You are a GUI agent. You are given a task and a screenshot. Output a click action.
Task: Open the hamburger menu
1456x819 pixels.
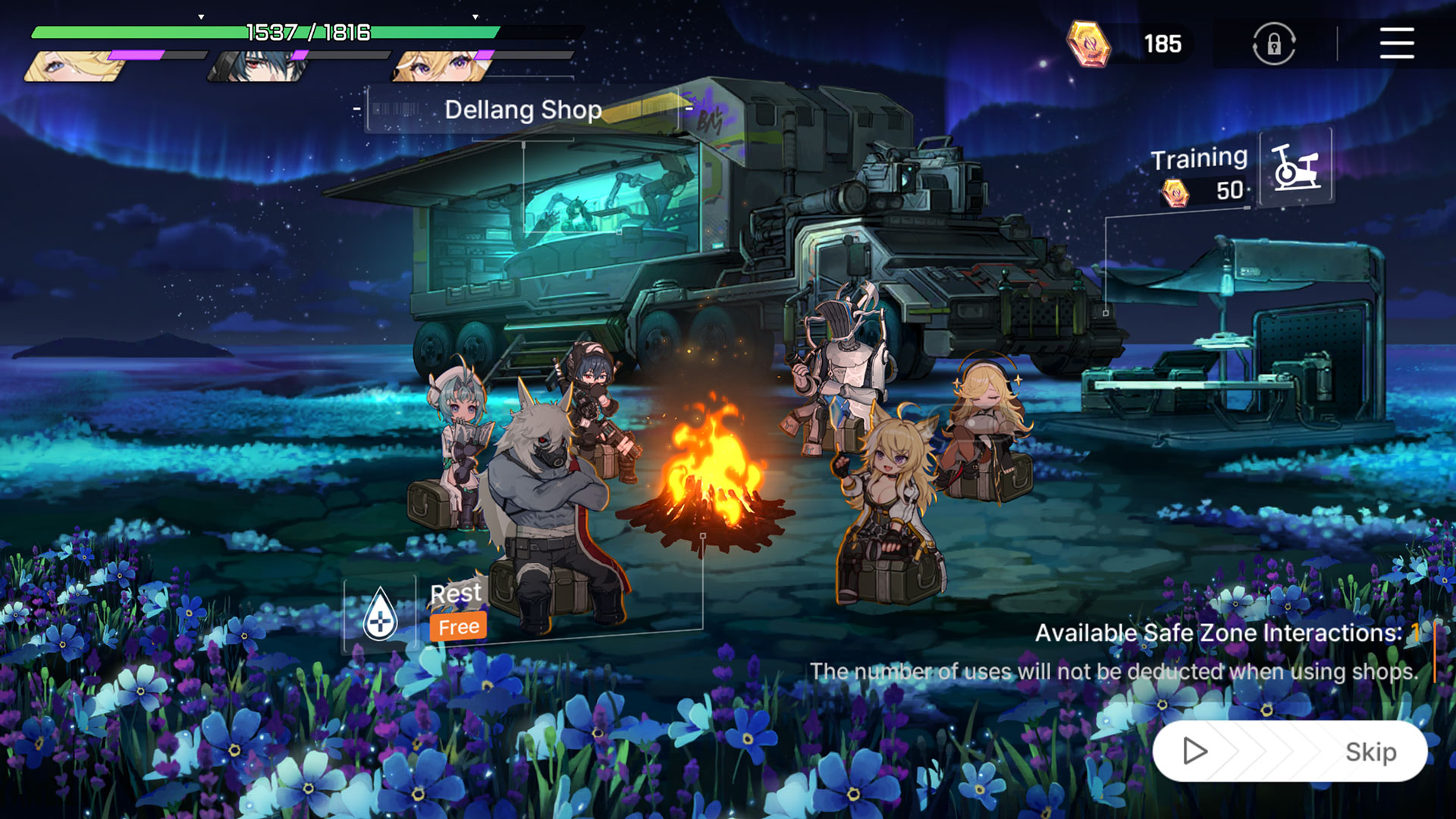coord(1396,43)
